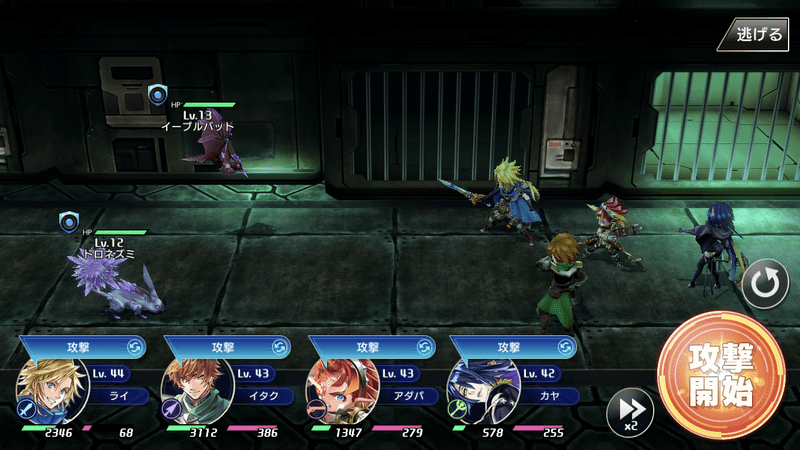This screenshot has height=450, width=800.
Task: Target the Lv.12 ドロネズミ enemy marker
Action: pos(68,222)
